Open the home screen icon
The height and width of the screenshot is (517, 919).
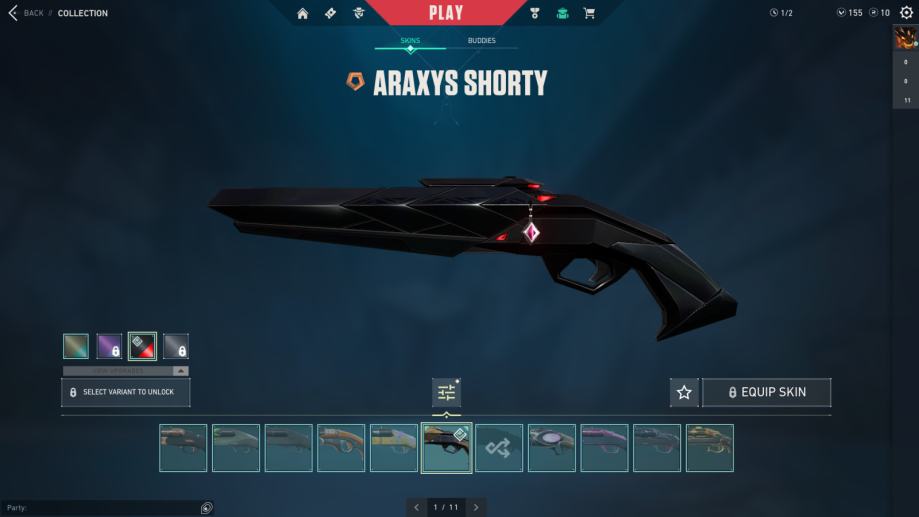tap(303, 13)
